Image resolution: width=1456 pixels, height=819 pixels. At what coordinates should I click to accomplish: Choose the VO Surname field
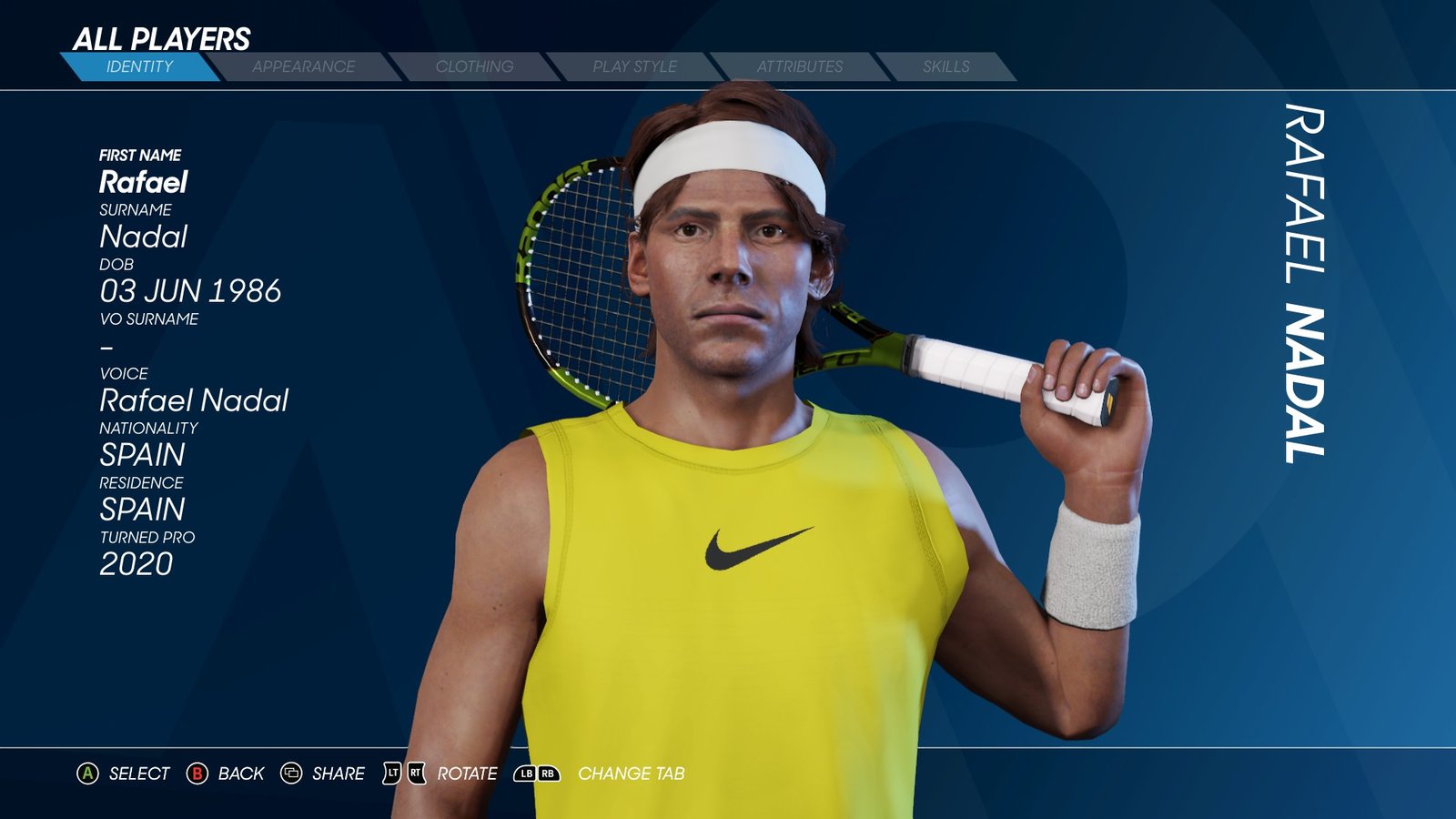point(107,347)
